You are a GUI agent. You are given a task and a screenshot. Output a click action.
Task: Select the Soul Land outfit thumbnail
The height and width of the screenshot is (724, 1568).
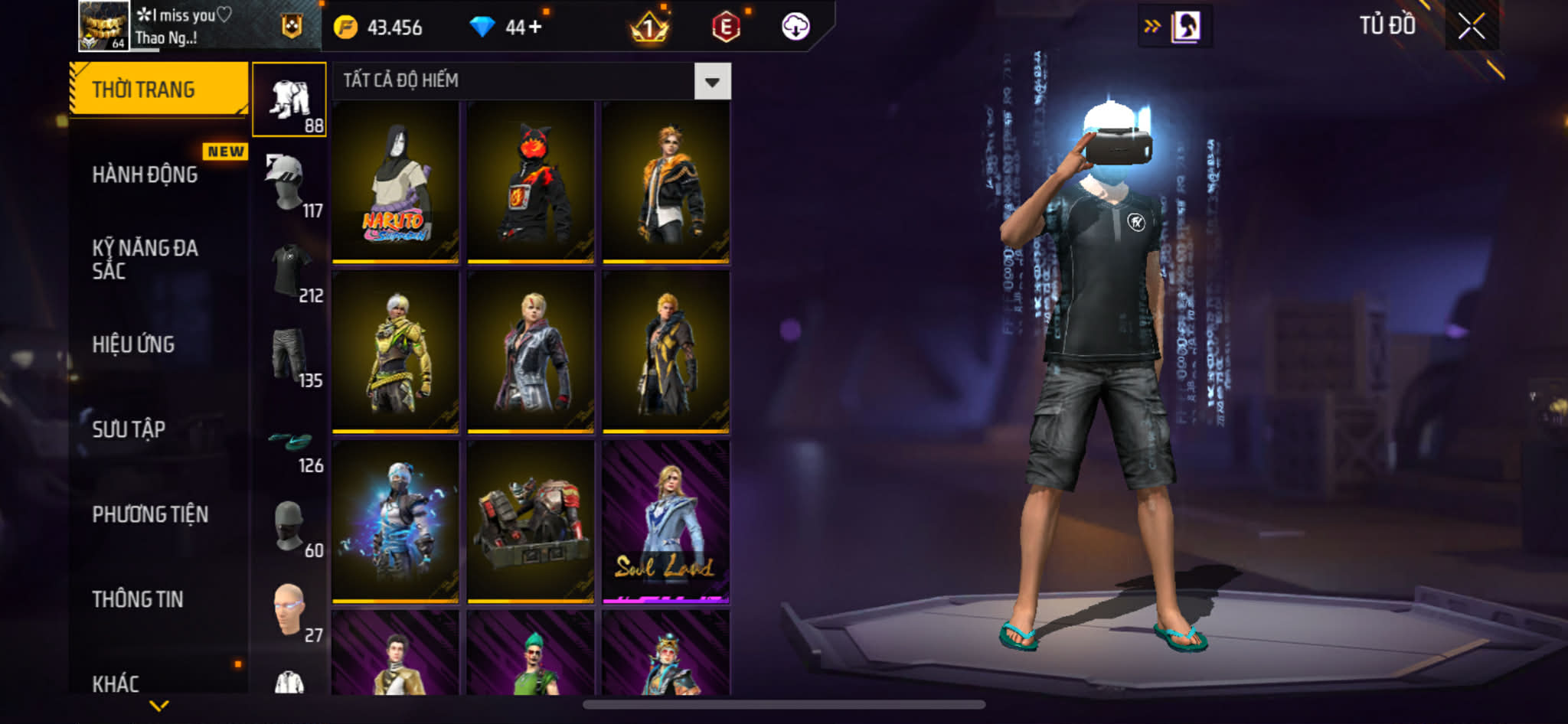[665, 522]
